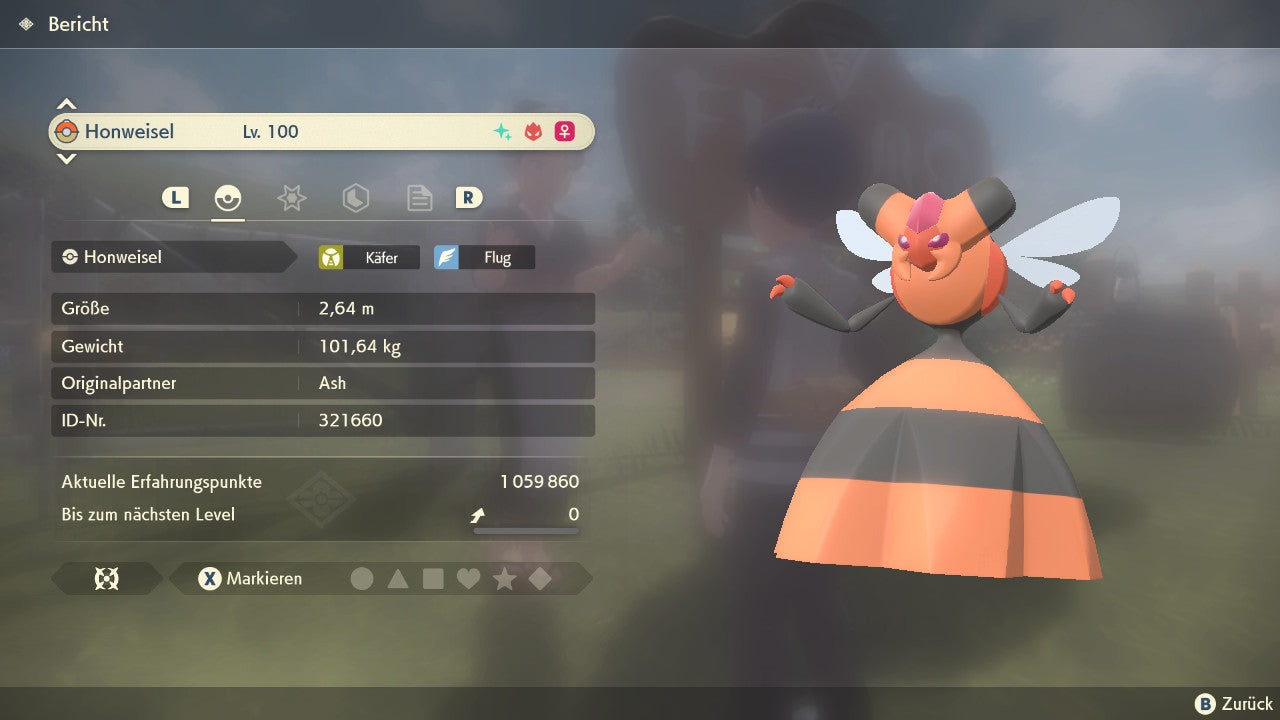Toggle the heart marking
Image resolution: width=1280 pixels, height=720 pixels.
[468, 578]
